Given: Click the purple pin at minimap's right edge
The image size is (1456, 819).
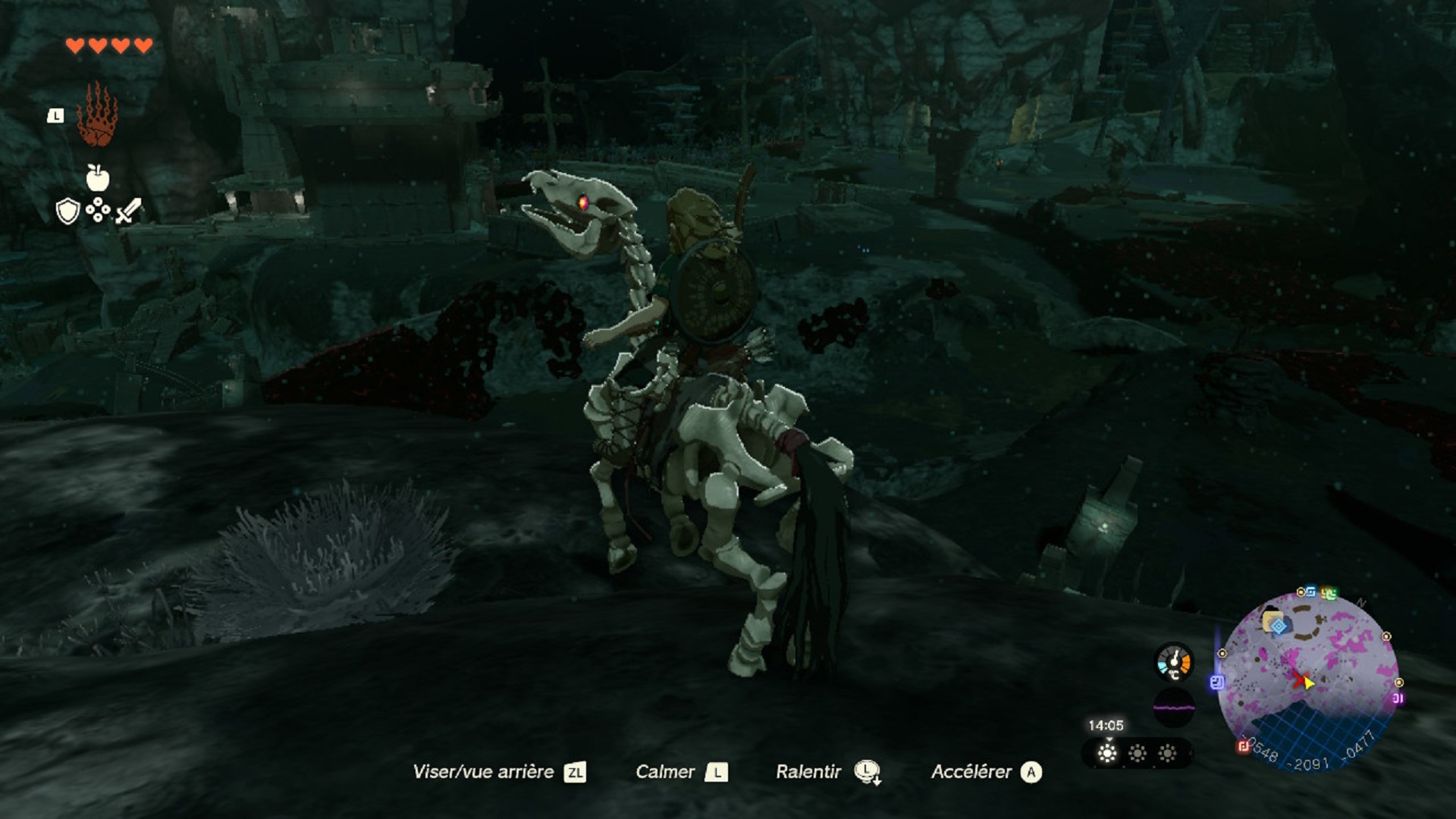Looking at the screenshot, I should tap(1398, 698).
